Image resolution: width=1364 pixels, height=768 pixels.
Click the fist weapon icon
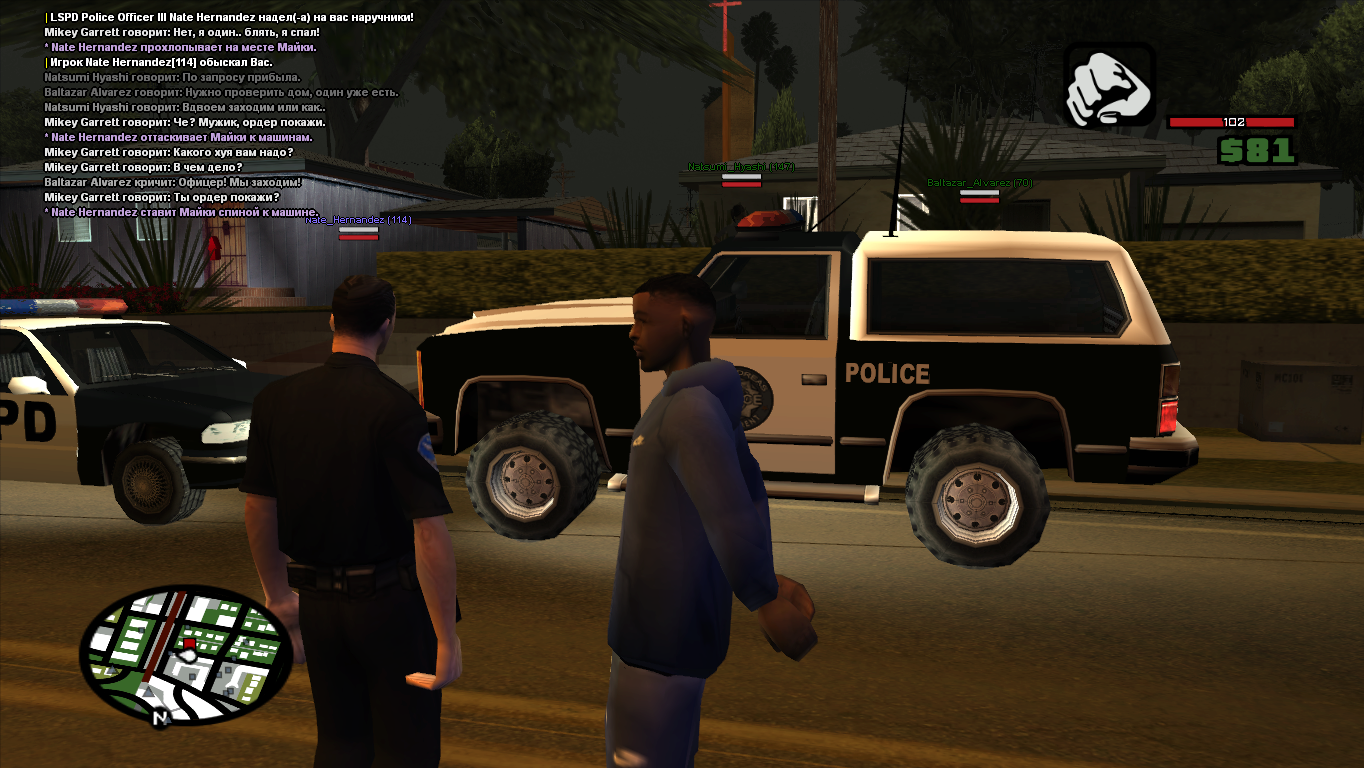point(1109,86)
